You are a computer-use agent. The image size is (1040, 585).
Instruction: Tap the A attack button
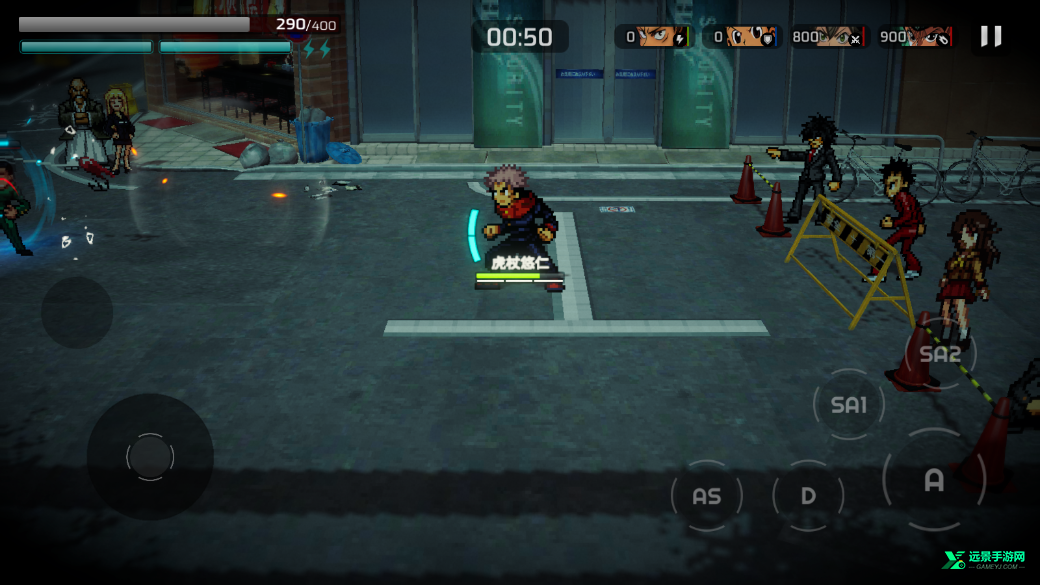point(934,480)
